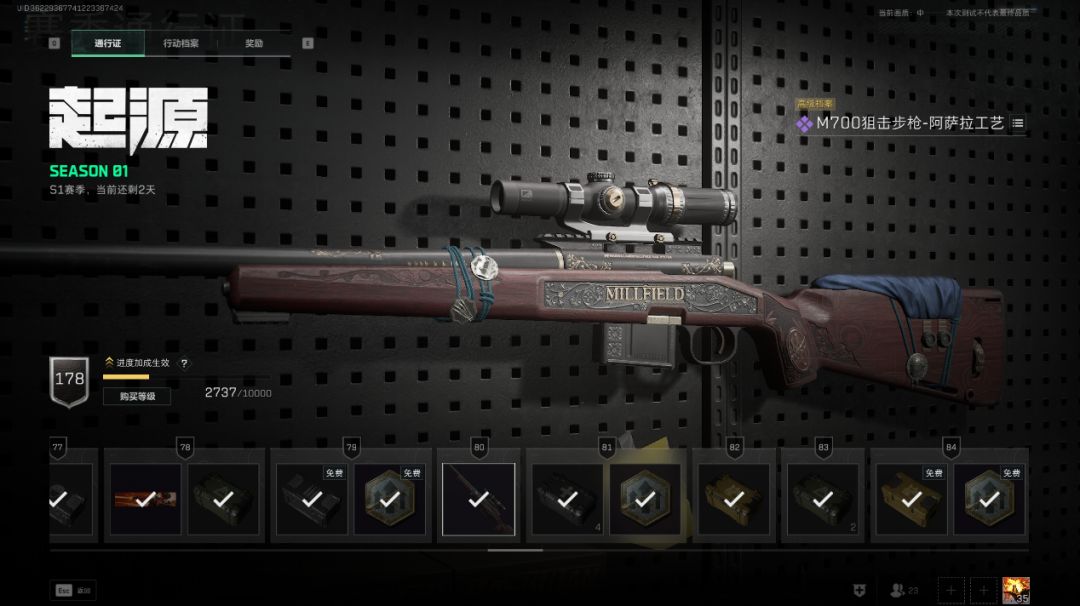Open the 行动档案 tab

pyautogui.click(x=181, y=44)
